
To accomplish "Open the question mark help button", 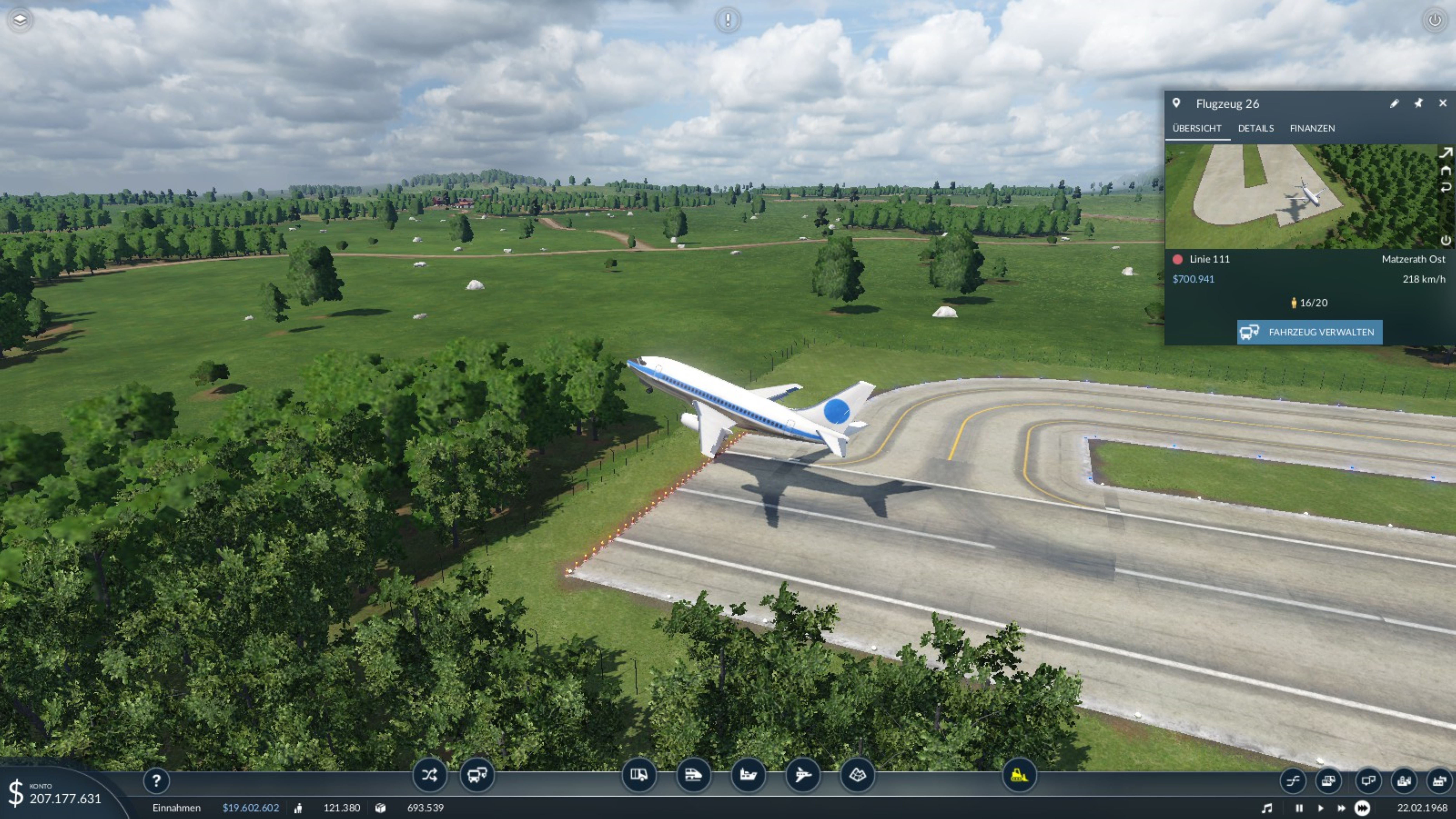I will click(x=156, y=781).
